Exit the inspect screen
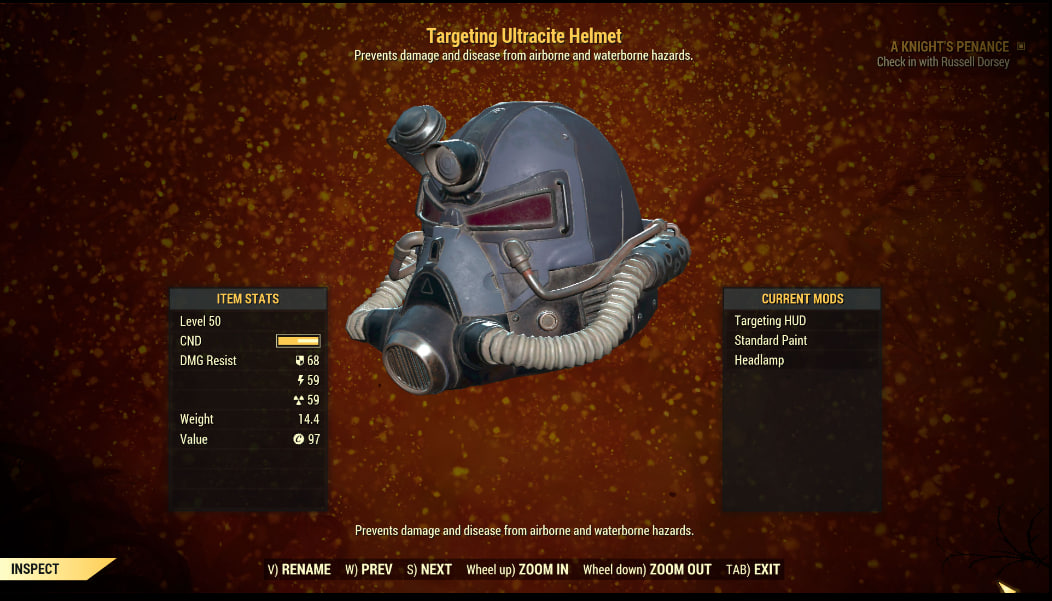 pyautogui.click(x=754, y=570)
